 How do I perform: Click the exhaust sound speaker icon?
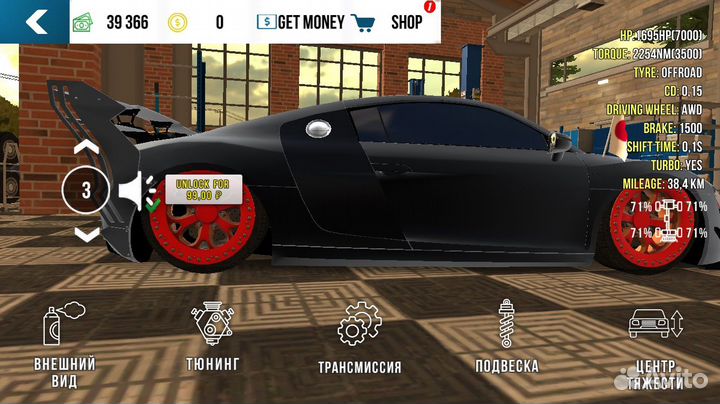point(133,190)
